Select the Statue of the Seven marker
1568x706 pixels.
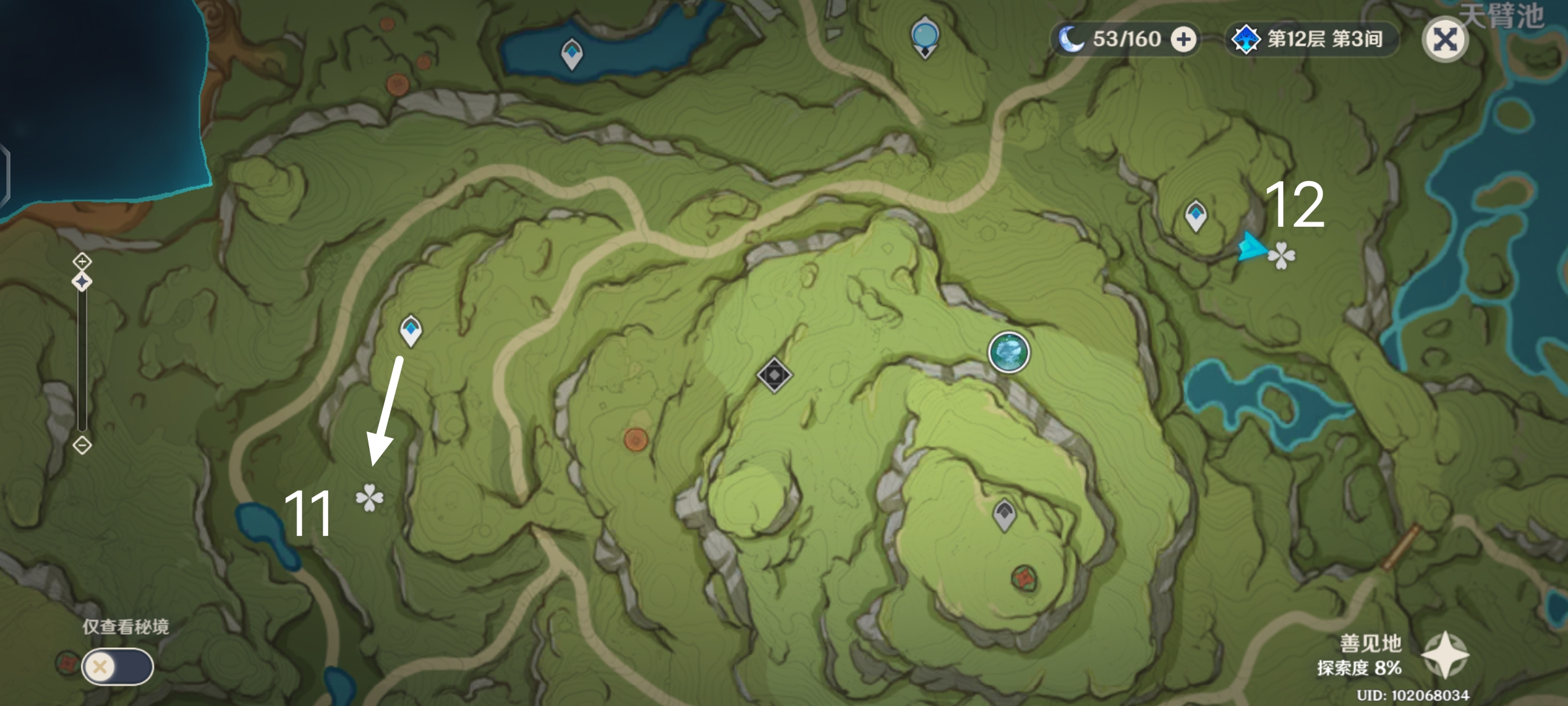[x=925, y=37]
